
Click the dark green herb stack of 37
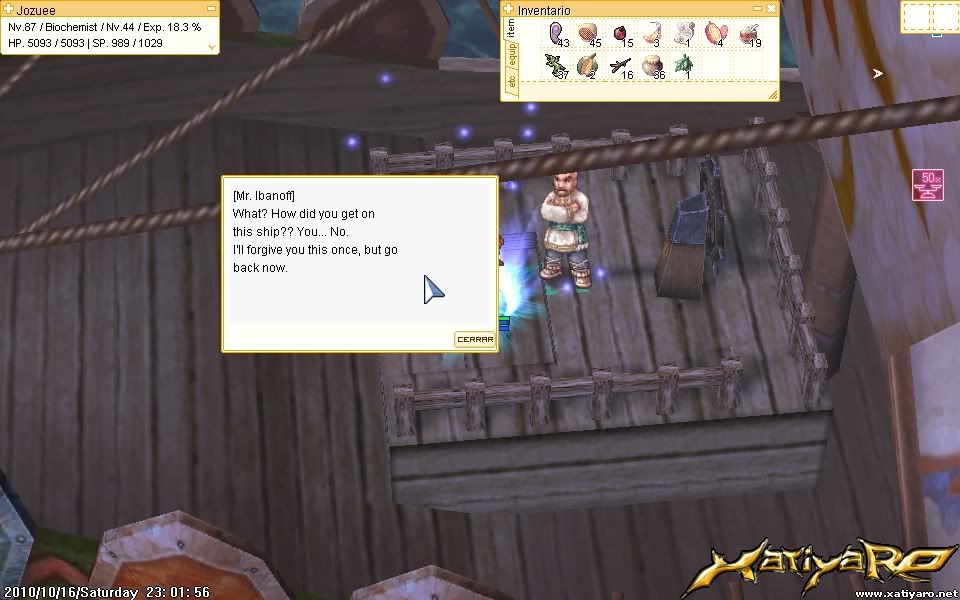pyautogui.click(x=555, y=66)
